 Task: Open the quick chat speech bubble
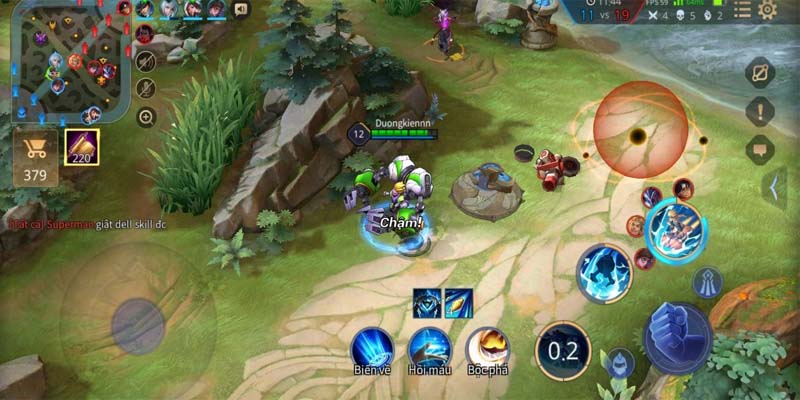pos(760,149)
